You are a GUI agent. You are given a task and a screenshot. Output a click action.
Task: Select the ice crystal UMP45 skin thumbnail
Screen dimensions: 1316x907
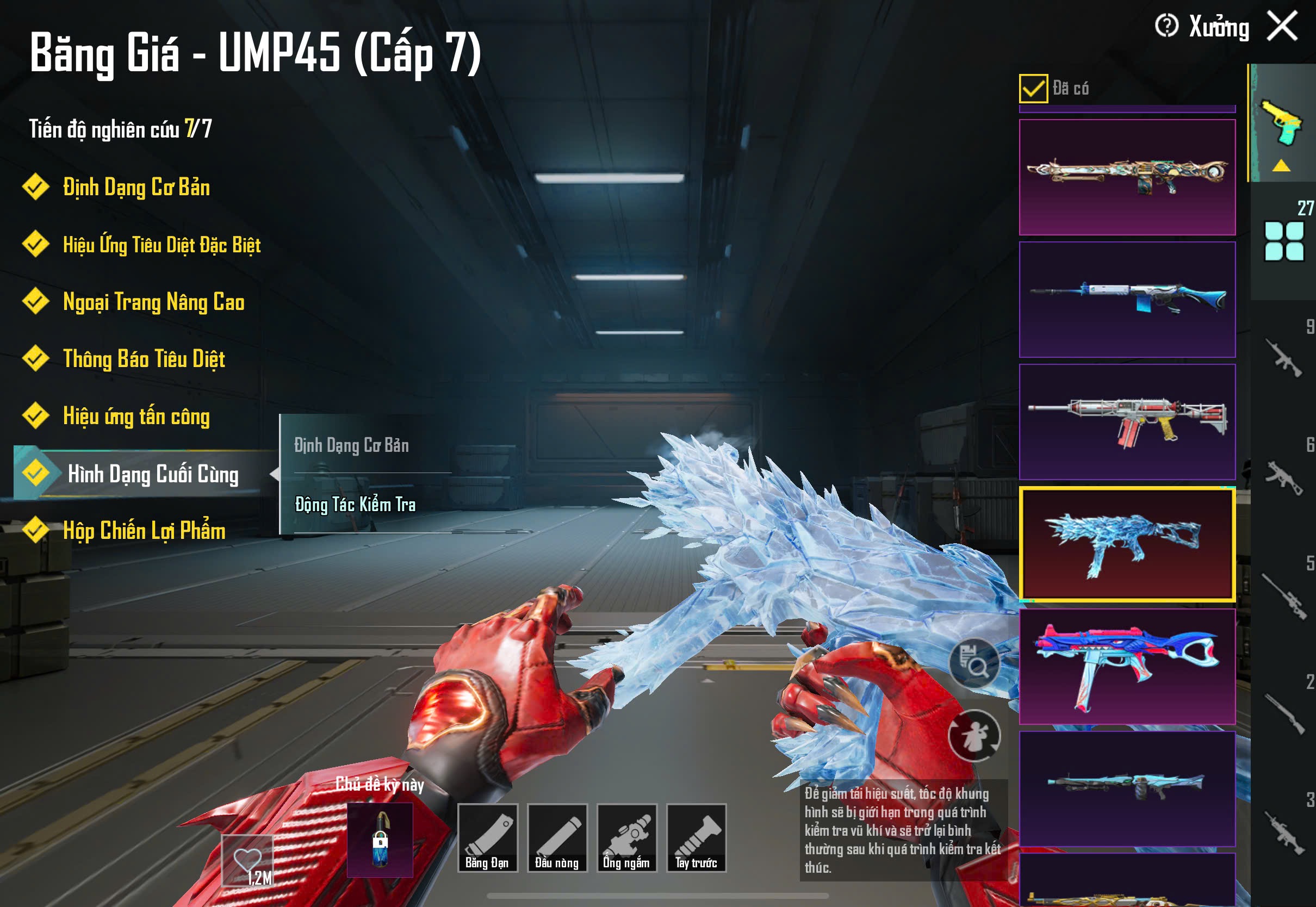click(1127, 544)
